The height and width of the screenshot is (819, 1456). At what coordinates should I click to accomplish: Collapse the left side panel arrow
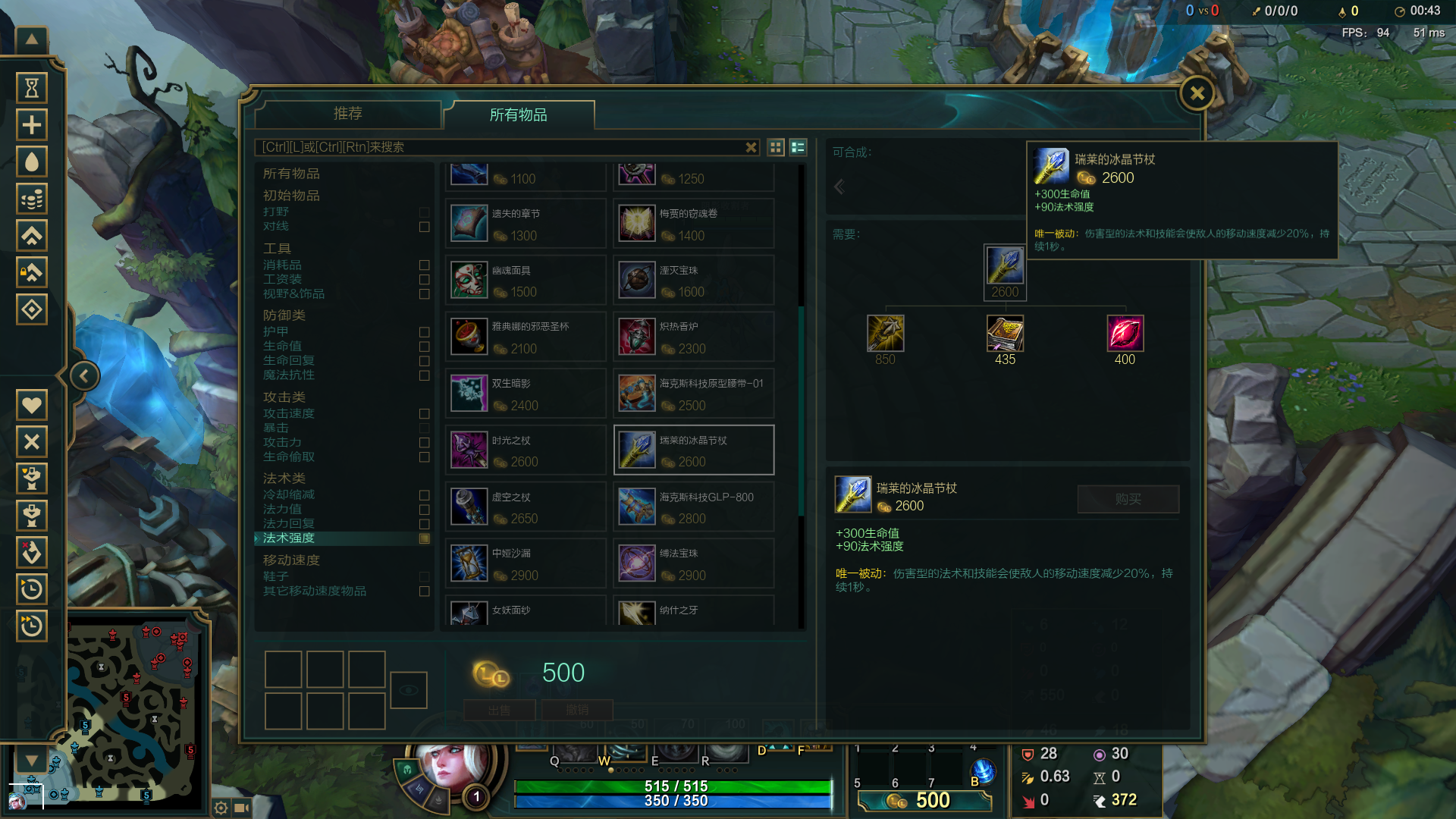click(84, 376)
